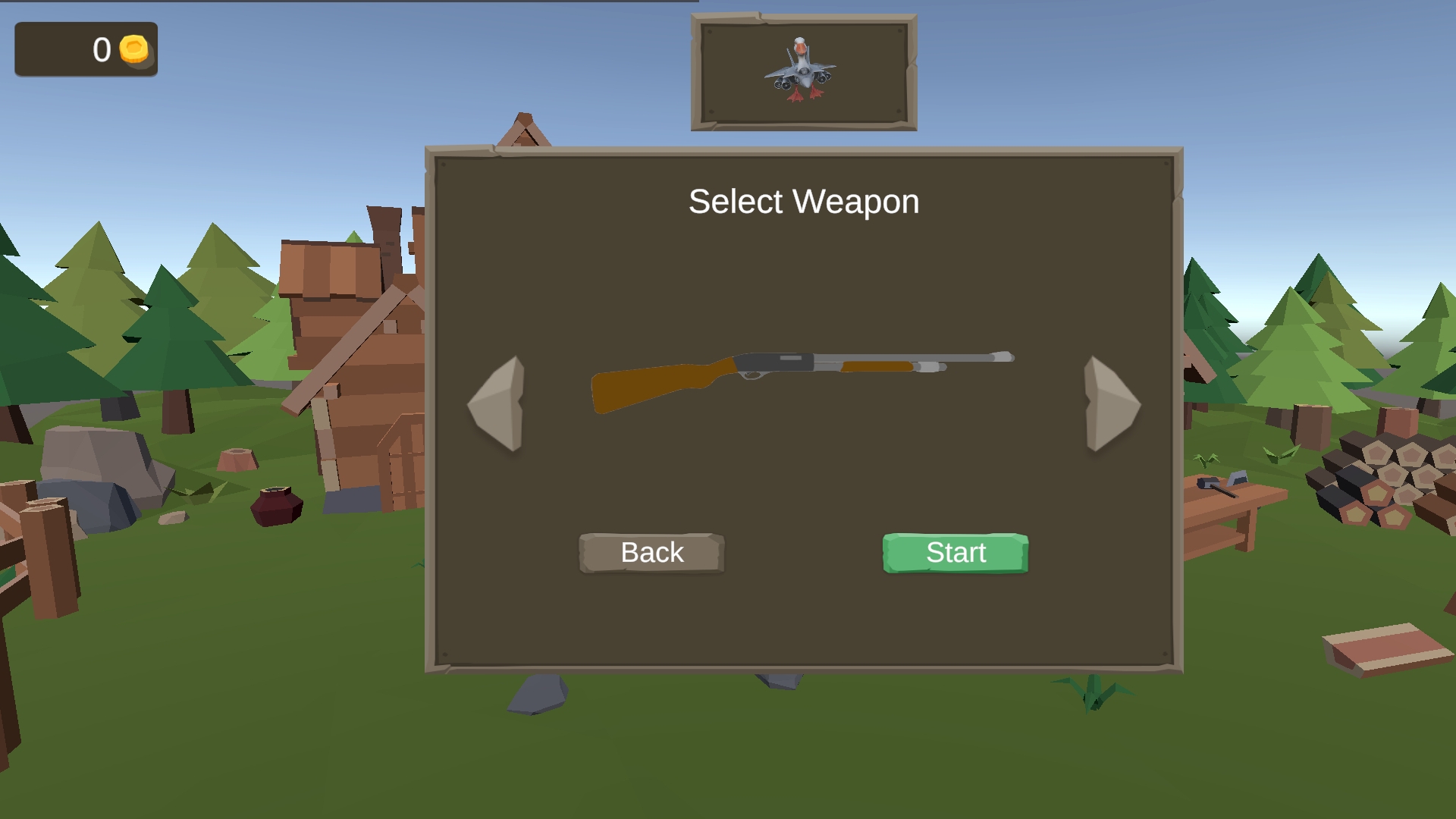The width and height of the screenshot is (1456, 819).
Task: Click the jet's red webbed feet
Action: 805,96
